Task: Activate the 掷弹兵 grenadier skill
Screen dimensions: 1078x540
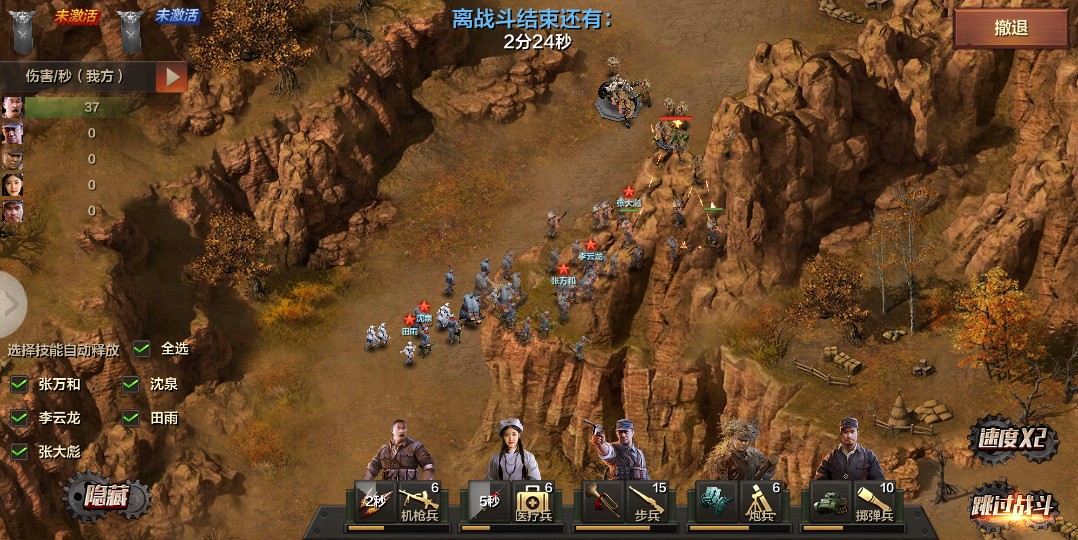Action: click(x=874, y=501)
